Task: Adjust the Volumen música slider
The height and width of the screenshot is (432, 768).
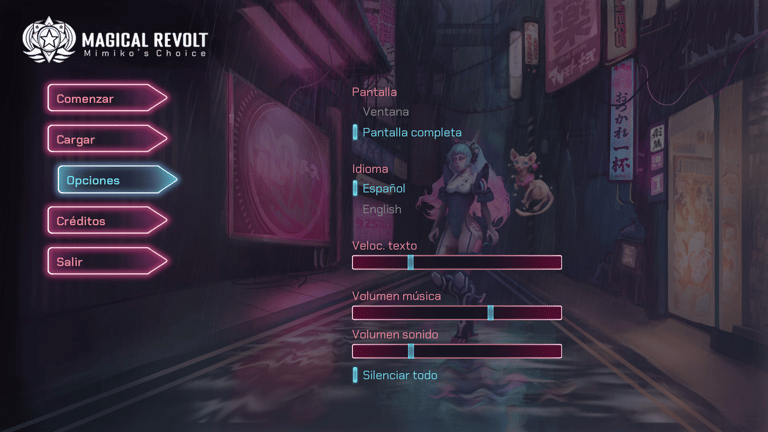Action: click(457, 313)
